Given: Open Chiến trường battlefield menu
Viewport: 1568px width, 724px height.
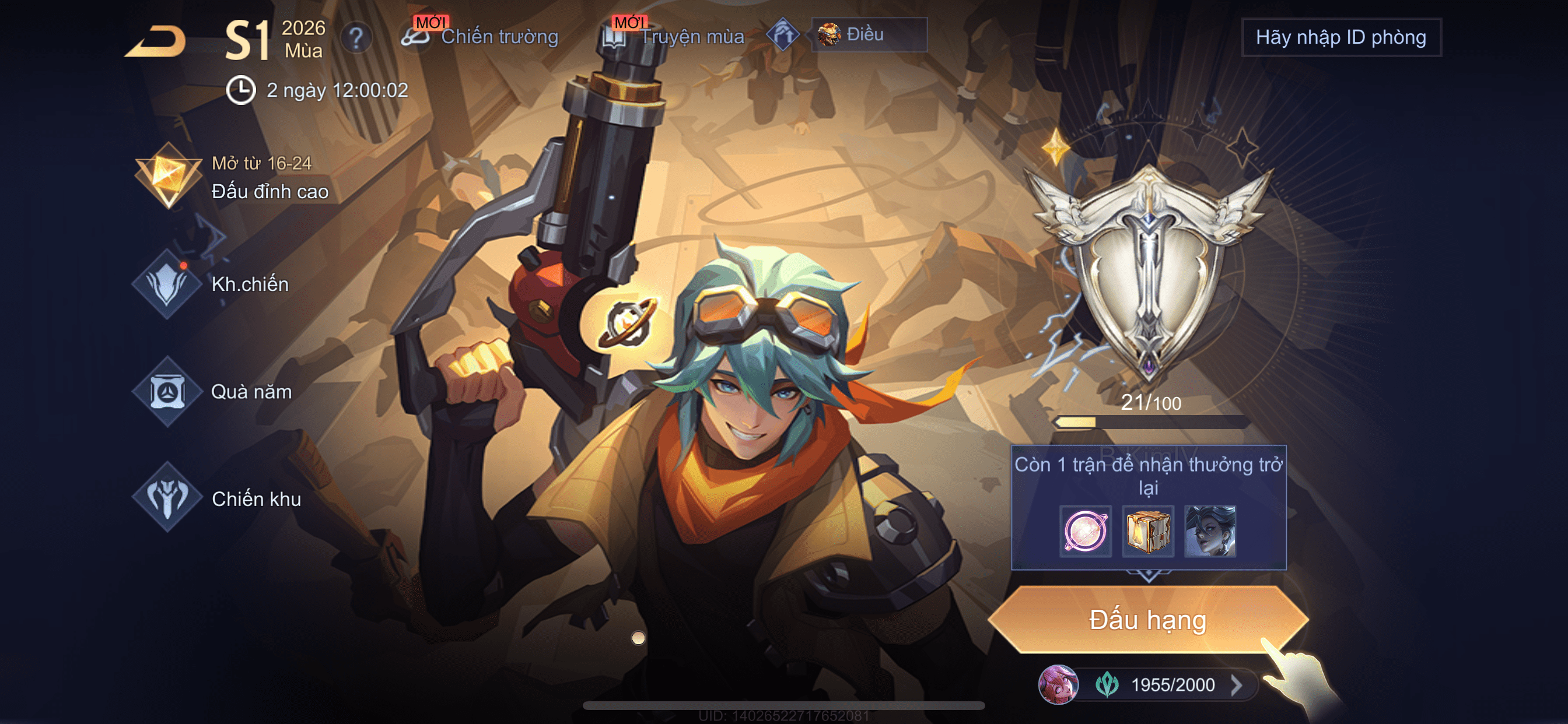Looking at the screenshot, I should tap(481, 37).
